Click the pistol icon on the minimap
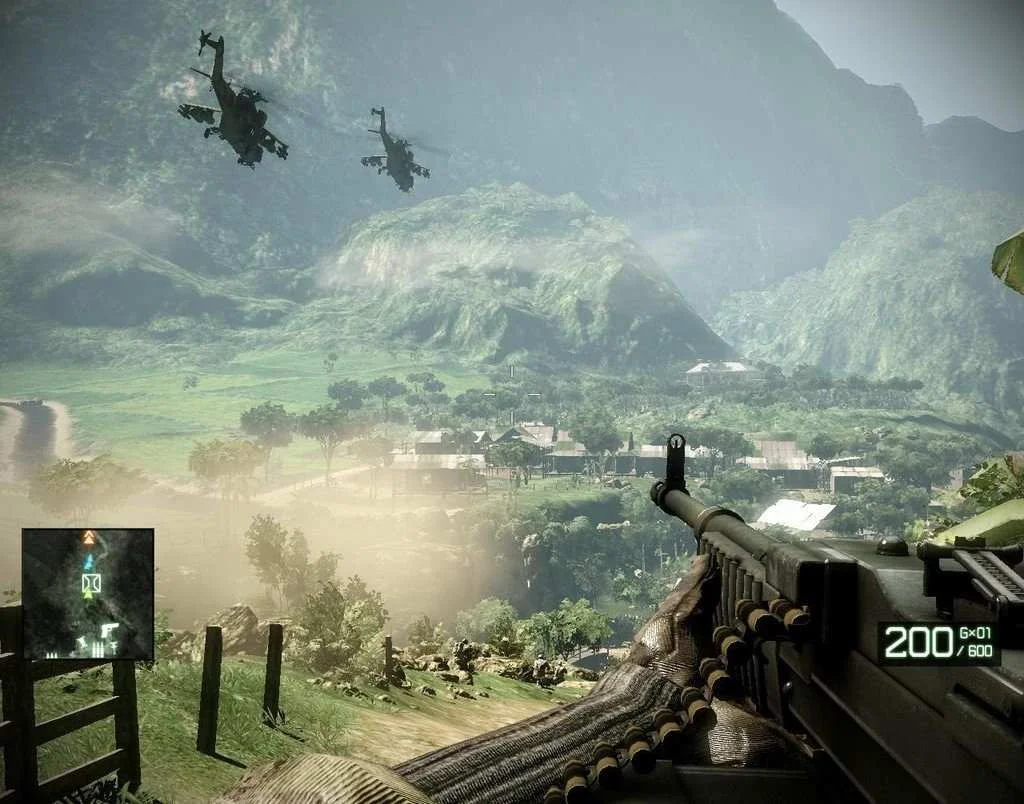The image size is (1024, 804). (108, 632)
